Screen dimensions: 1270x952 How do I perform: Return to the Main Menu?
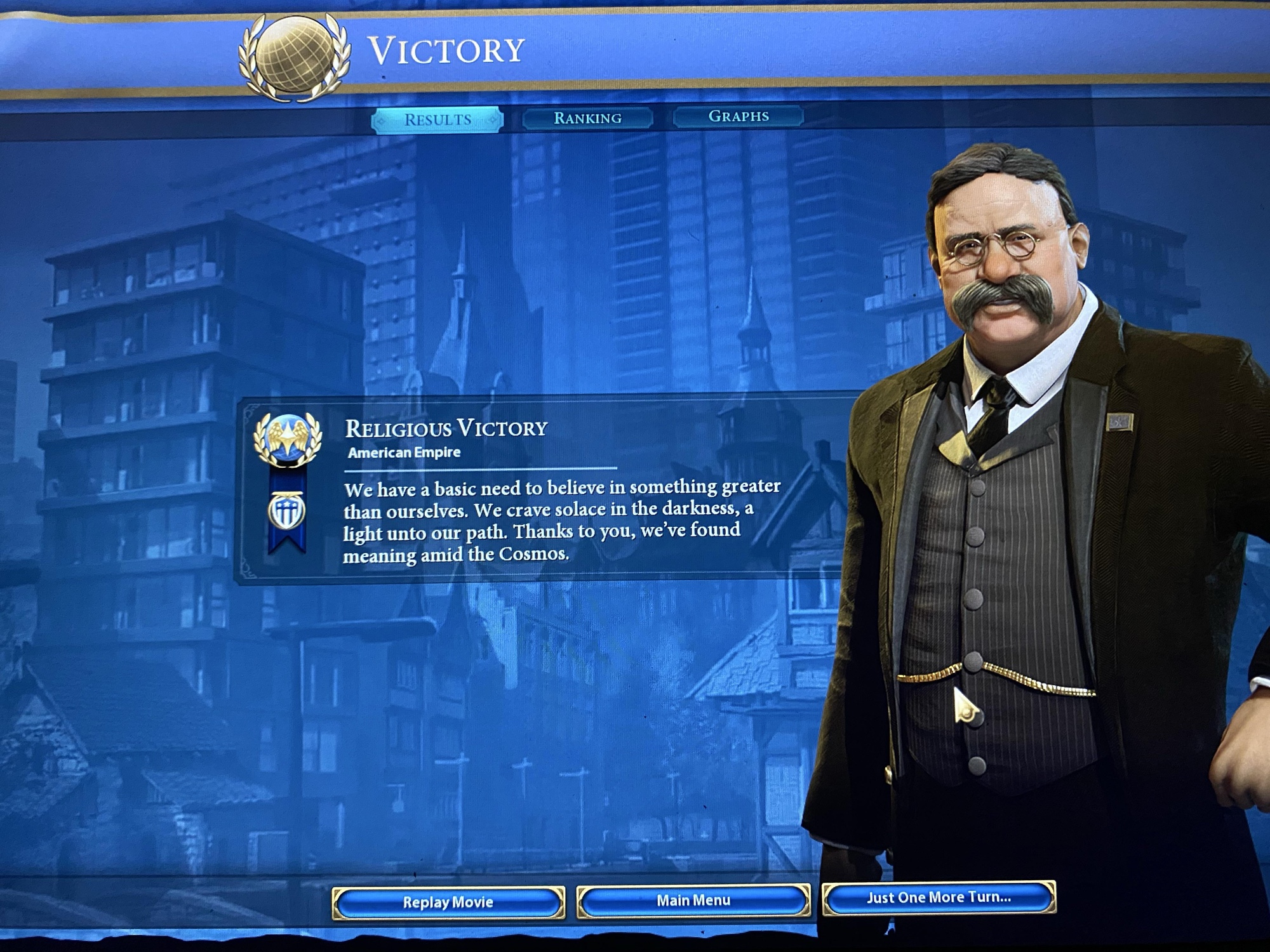[693, 900]
